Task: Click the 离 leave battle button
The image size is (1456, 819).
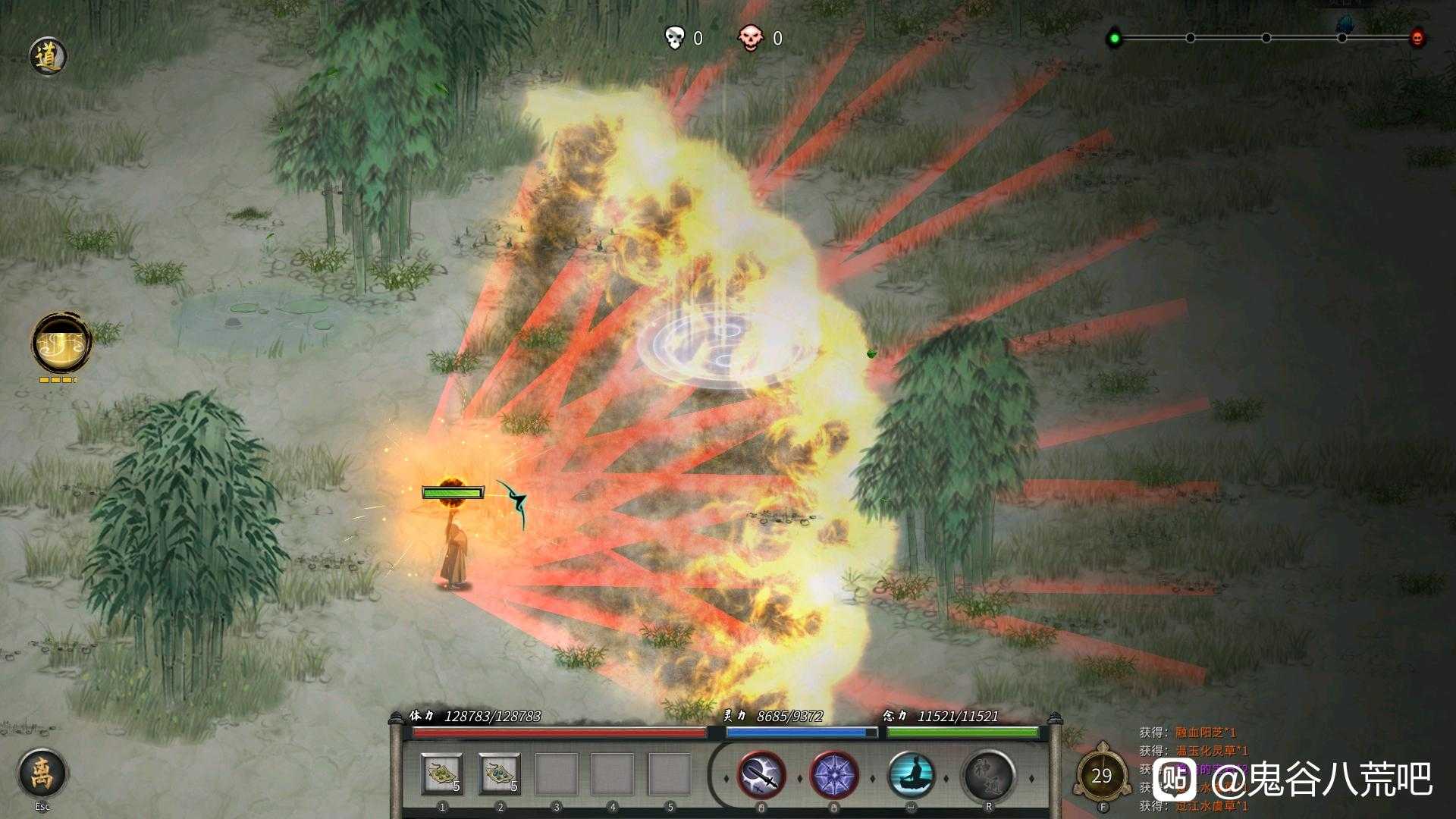Action: [x=42, y=773]
